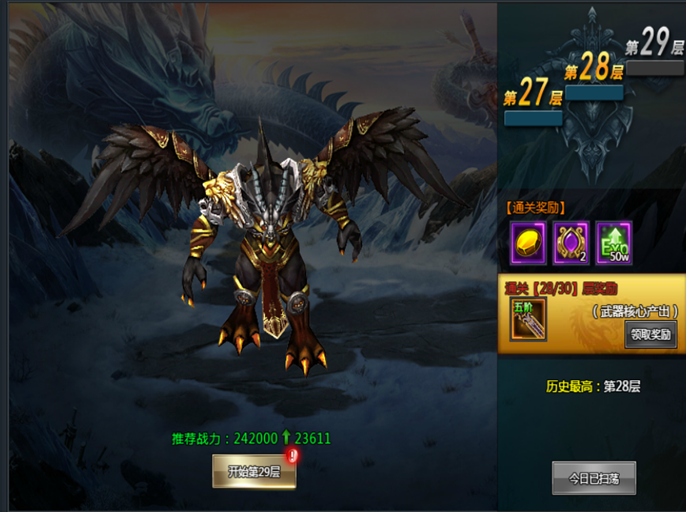View the green EXP 50w reward icon

(614, 242)
